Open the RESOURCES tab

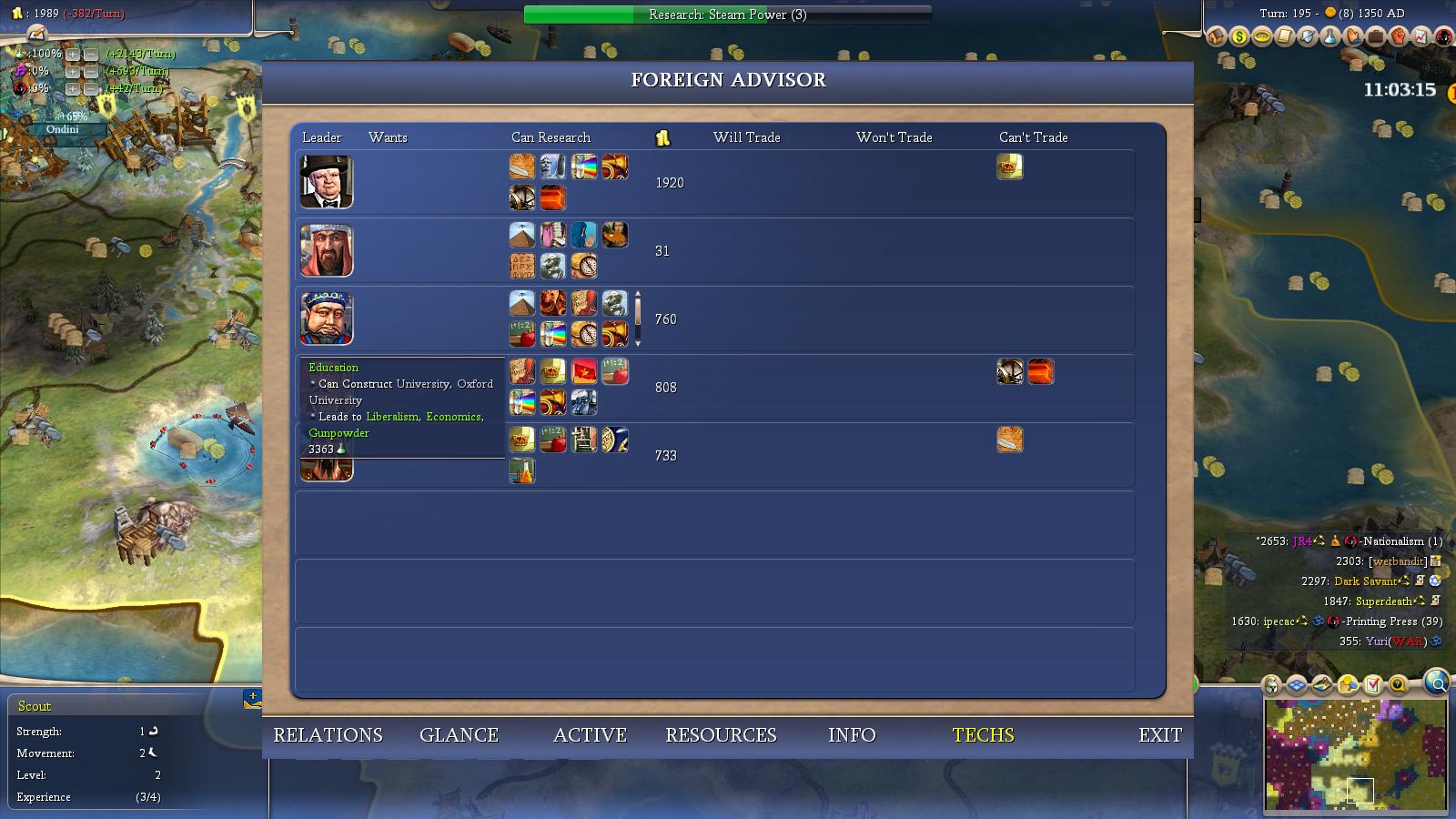pyautogui.click(x=721, y=734)
